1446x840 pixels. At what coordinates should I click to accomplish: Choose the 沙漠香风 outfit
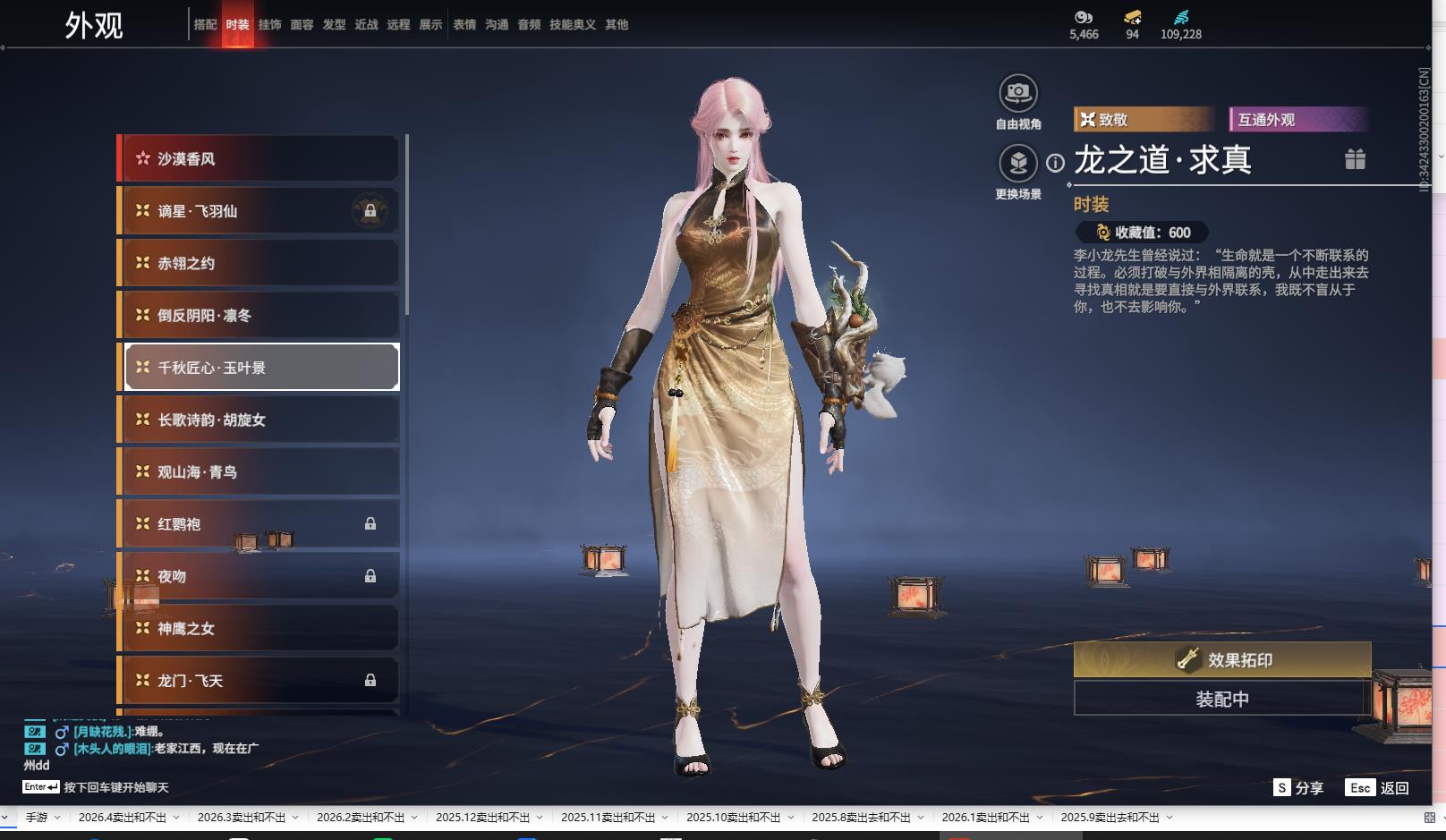coord(259,159)
